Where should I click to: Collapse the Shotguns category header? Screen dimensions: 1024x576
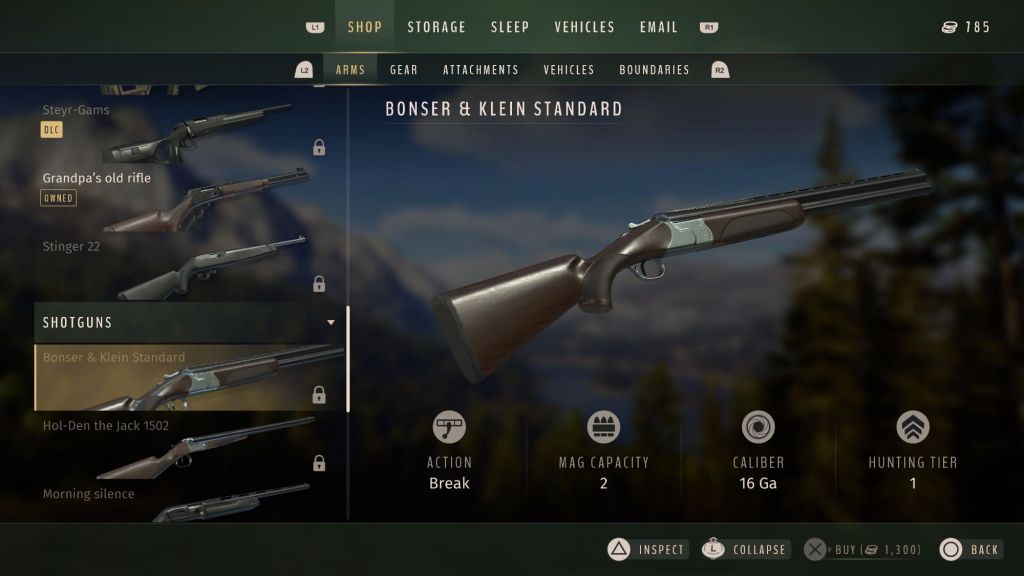click(190, 323)
